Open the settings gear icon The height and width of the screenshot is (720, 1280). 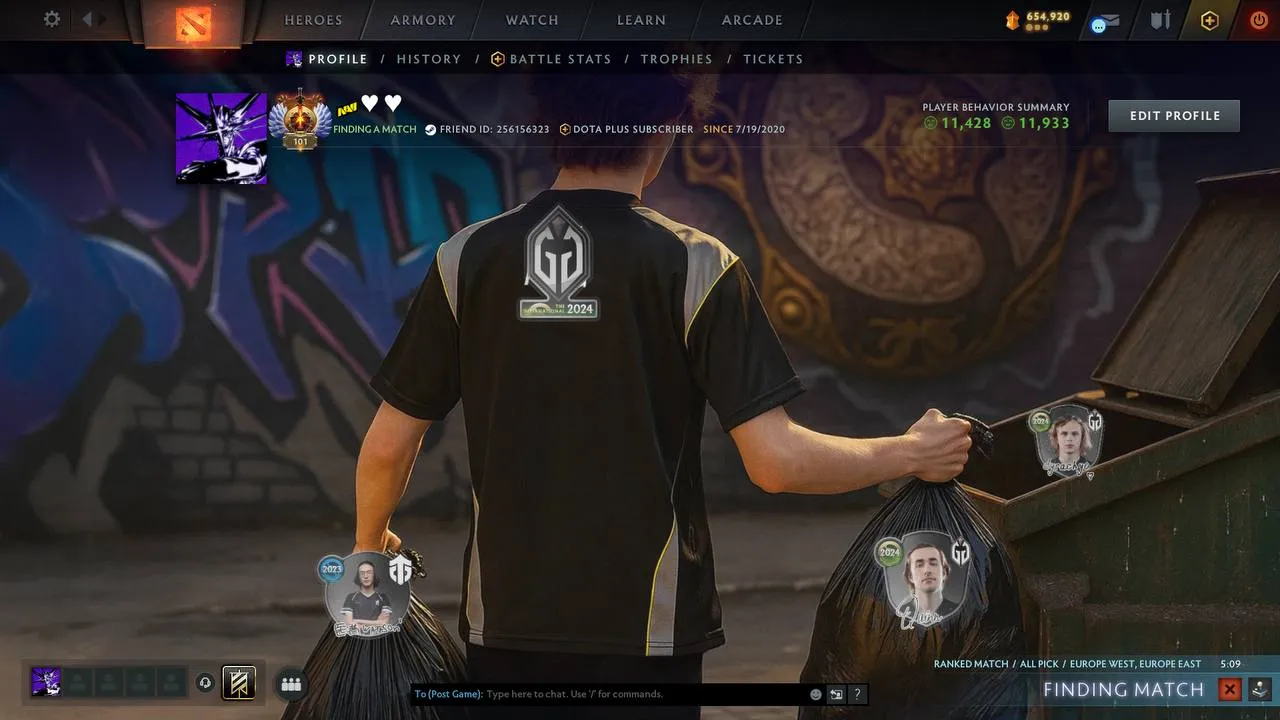[x=52, y=19]
